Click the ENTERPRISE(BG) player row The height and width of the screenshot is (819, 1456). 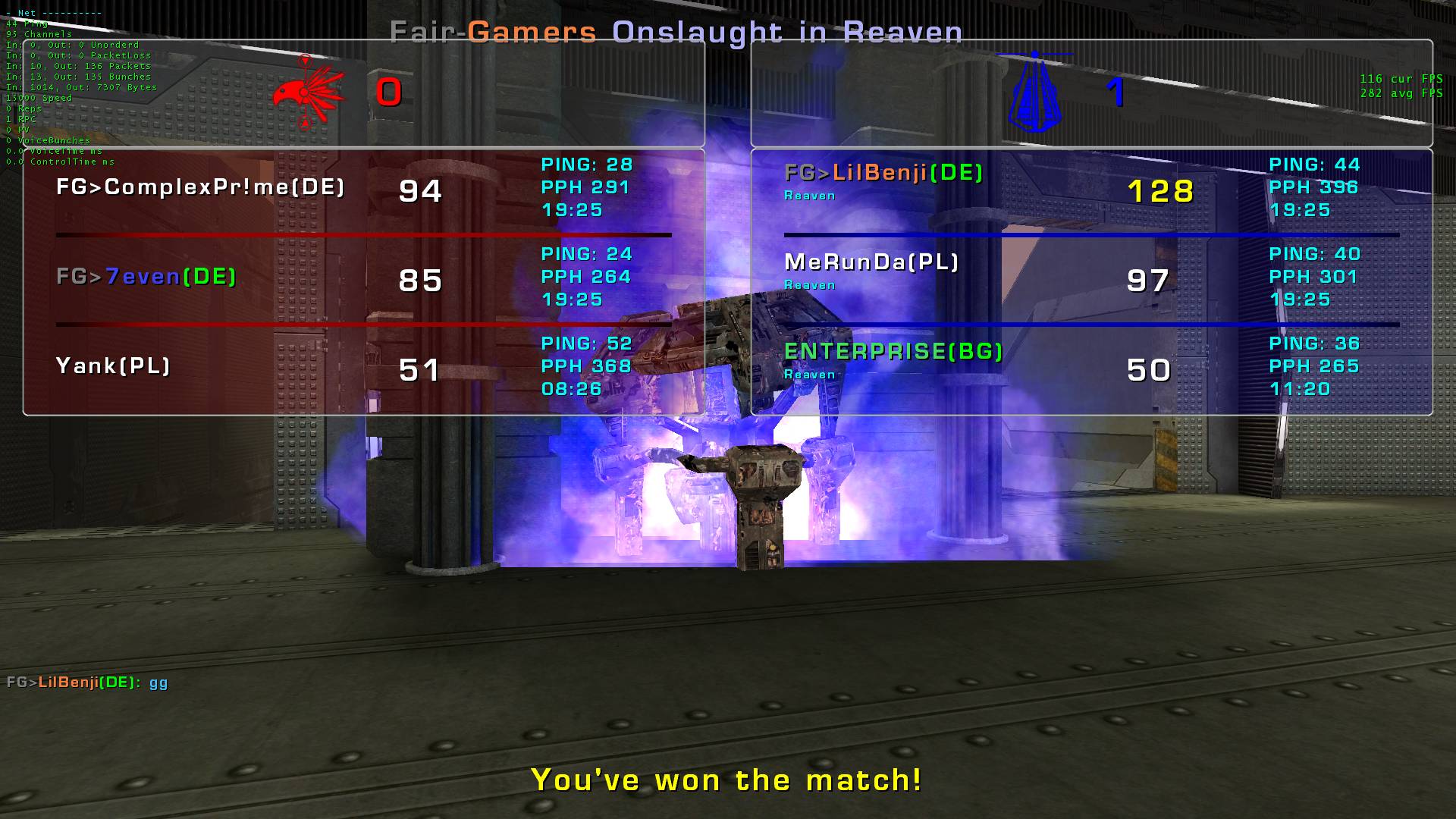893,352
